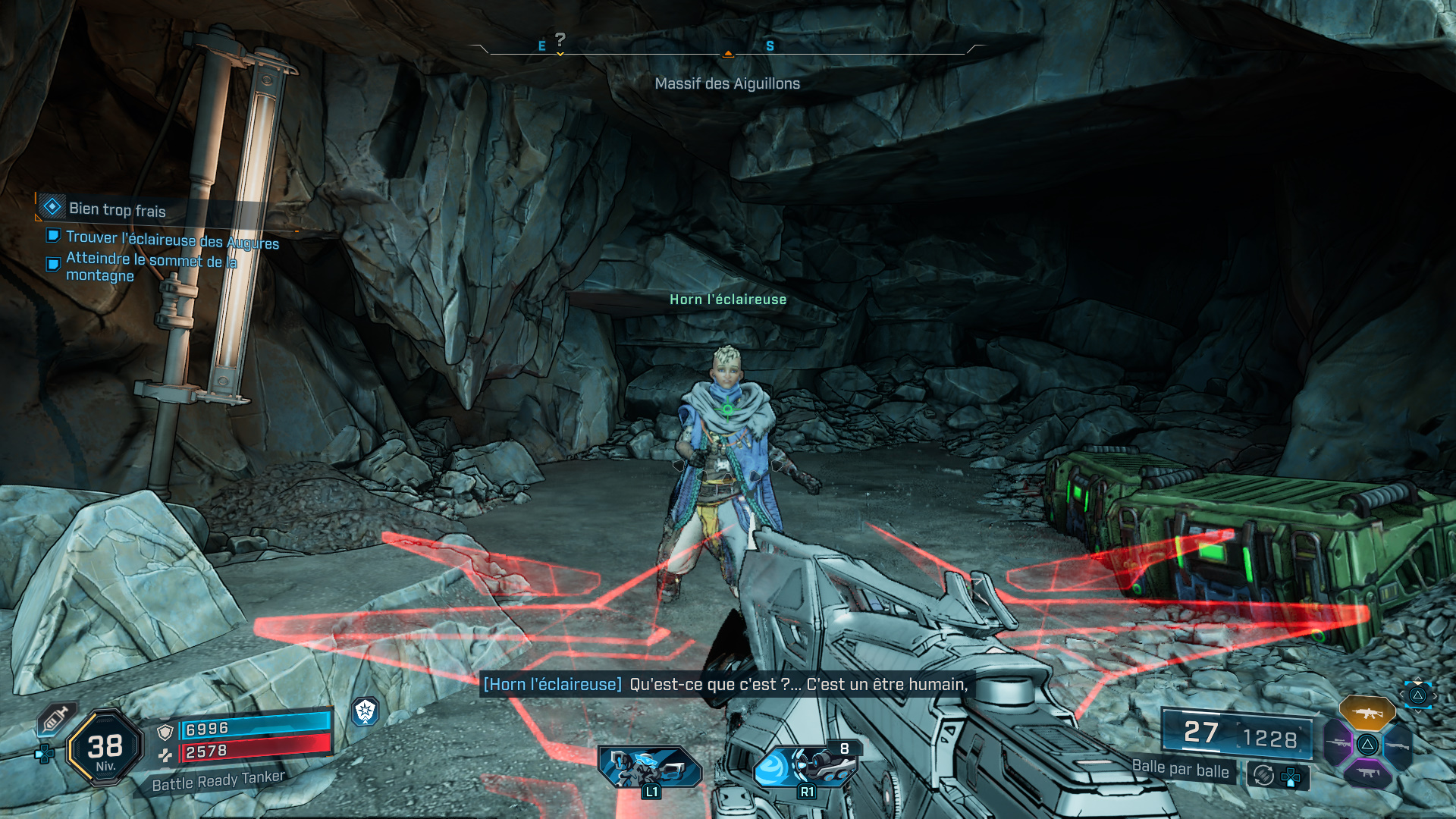Use the syringe repair kit icon

(56, 718)
